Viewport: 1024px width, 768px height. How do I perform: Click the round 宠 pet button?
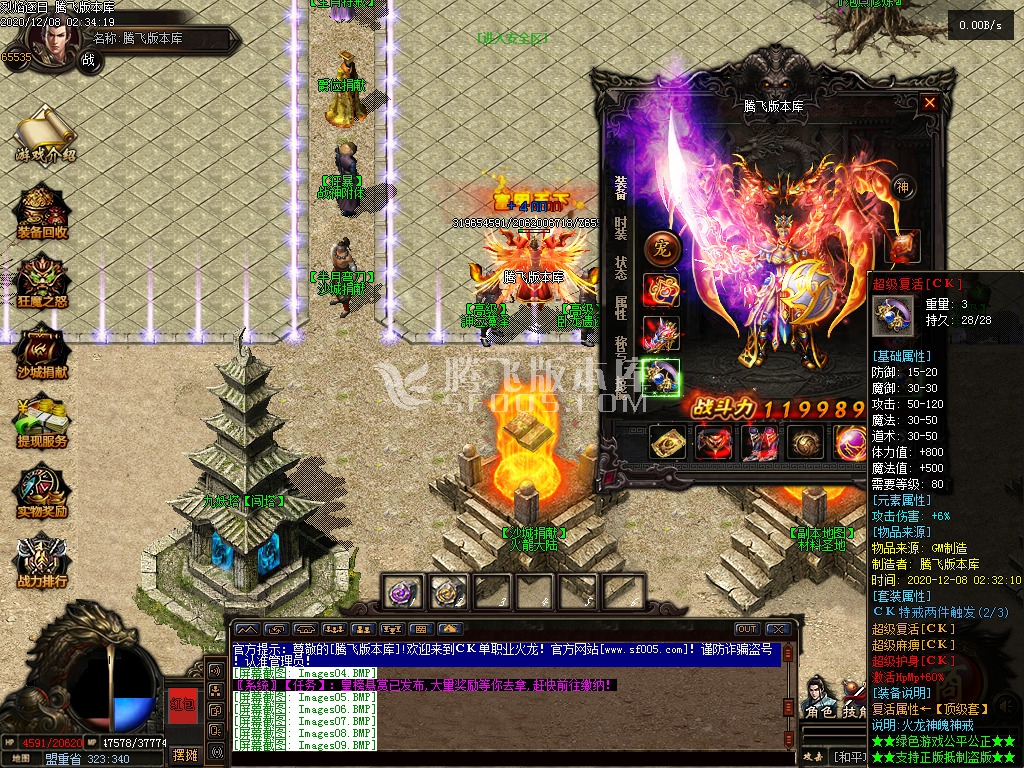pos(660,245)
